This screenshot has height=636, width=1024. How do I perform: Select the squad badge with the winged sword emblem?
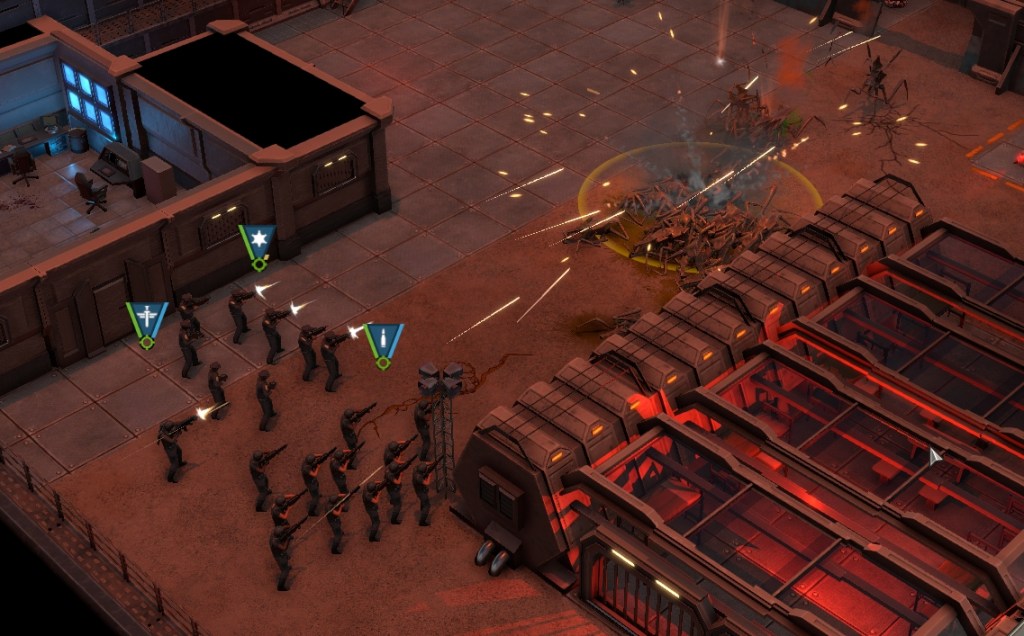point(147,320)
